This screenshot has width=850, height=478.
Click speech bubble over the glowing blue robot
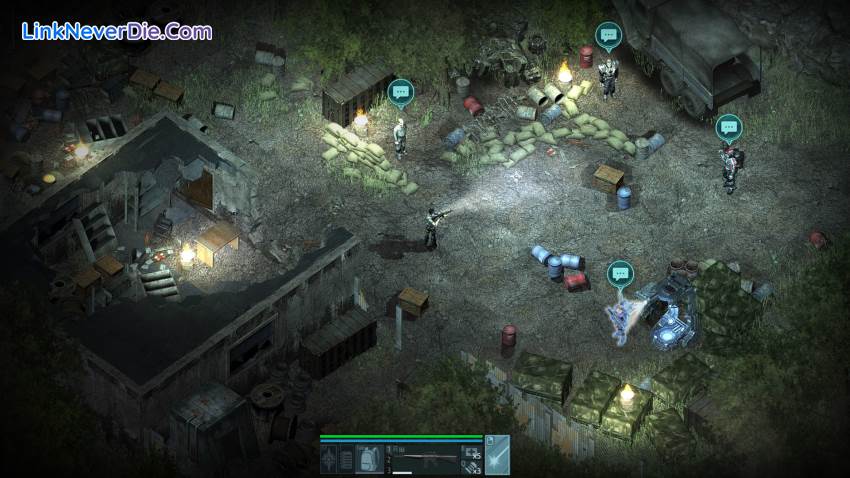click(620, 272)
